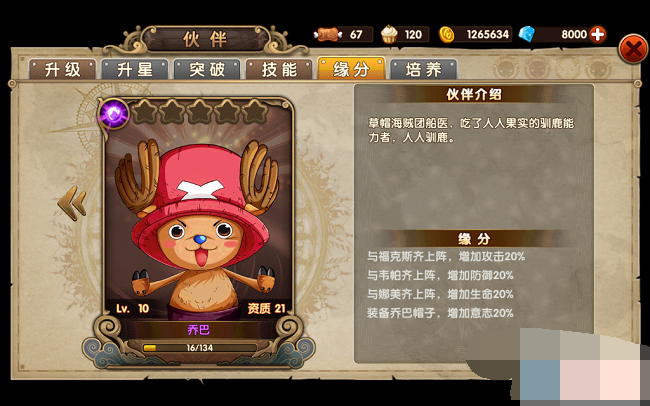Close the 伙伴 panel with the red X

(x=633, y=48)
